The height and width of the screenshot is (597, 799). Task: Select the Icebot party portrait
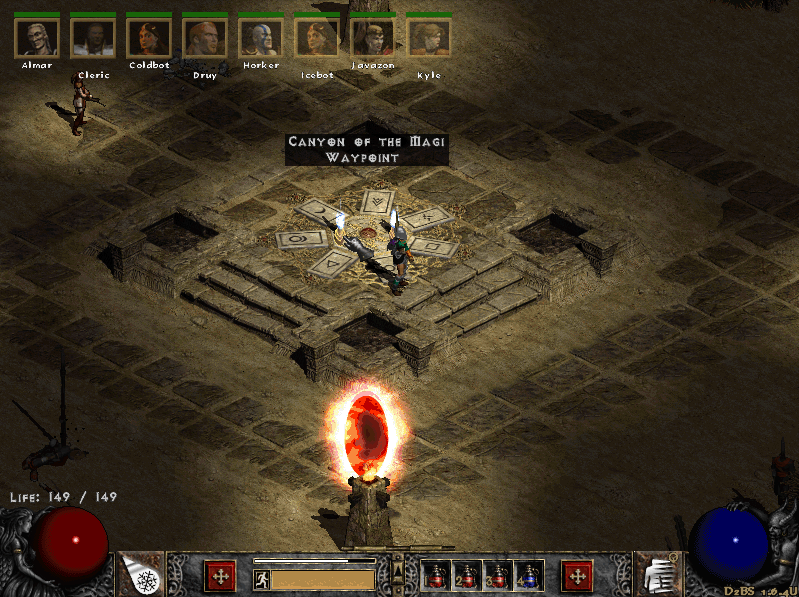pyautogui.click(x=317, y=38)
